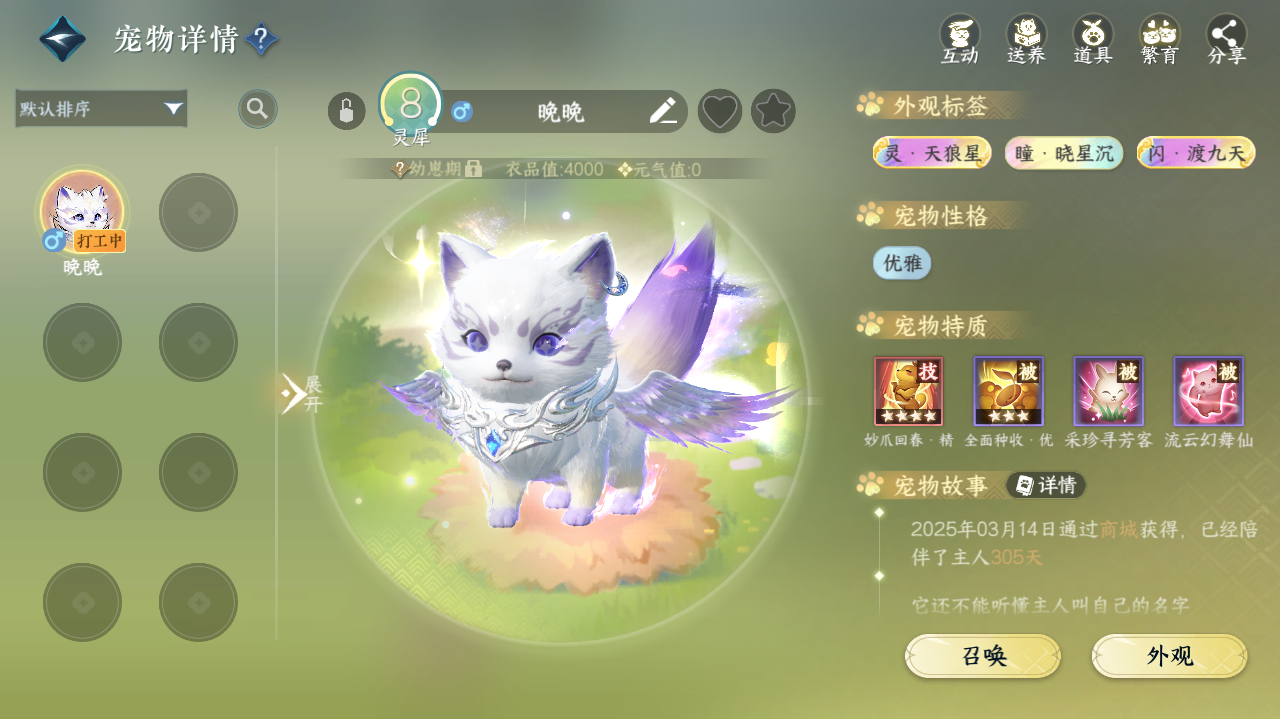
Task: Open the 送养 adoption option
Action: pos(1026,40)
